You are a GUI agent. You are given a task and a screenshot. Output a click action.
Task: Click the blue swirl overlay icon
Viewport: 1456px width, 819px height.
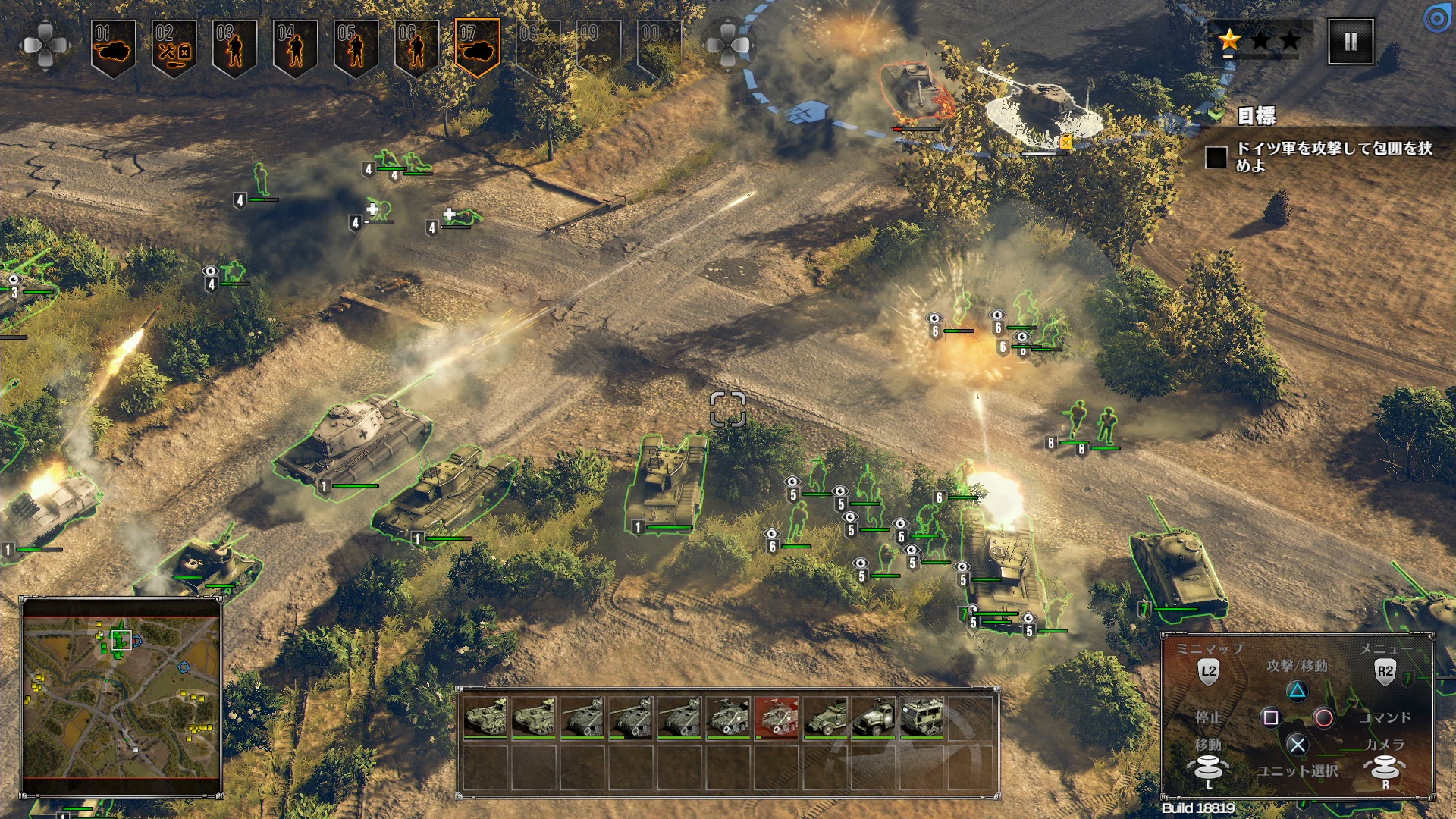1437,18
